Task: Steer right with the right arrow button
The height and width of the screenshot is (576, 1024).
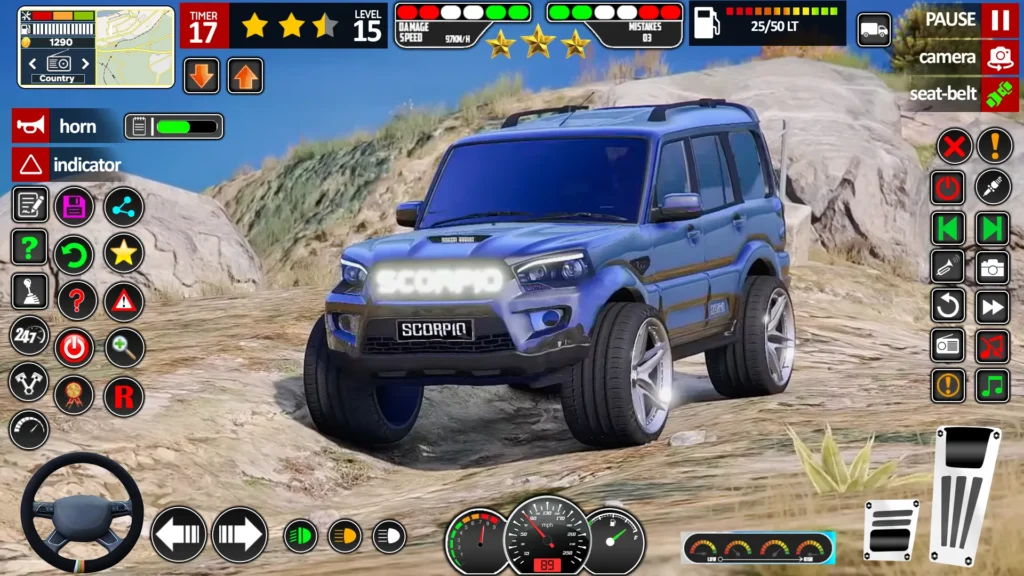Action: click(239, 534)
